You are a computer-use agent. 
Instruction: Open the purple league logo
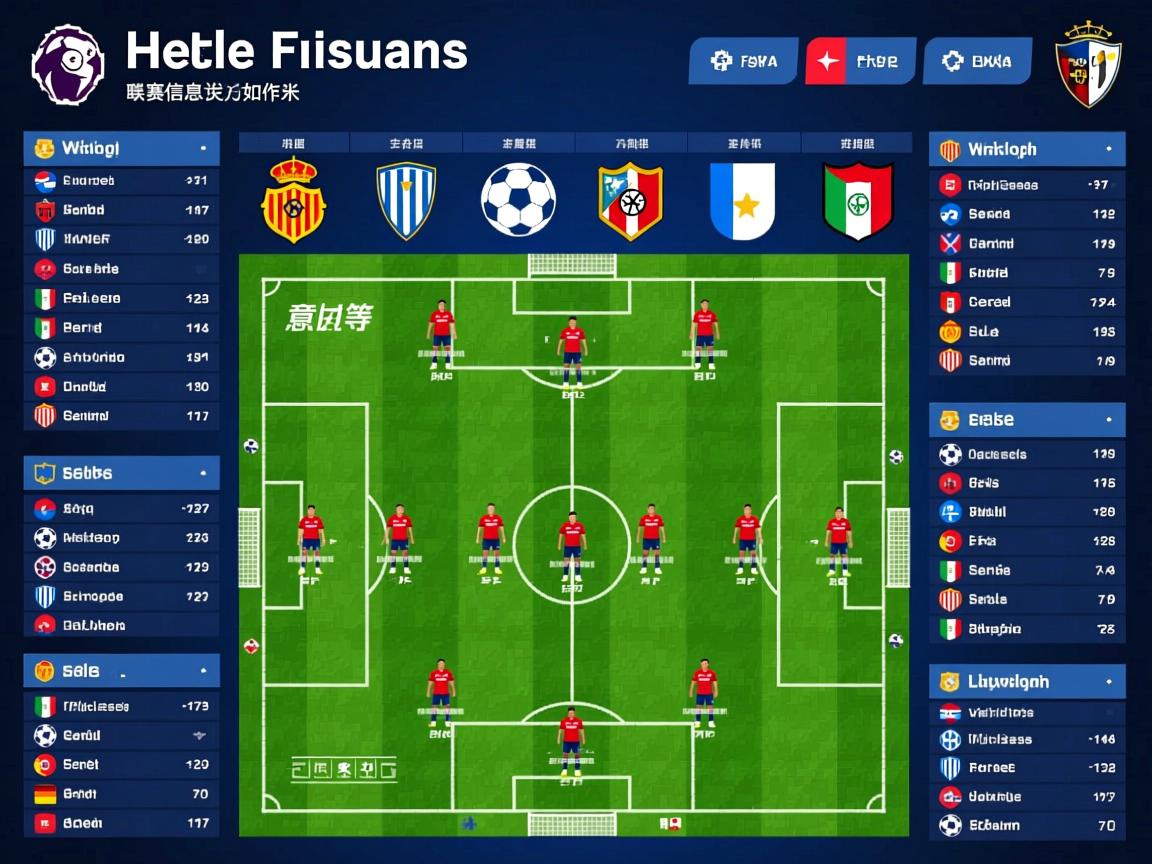tap(68, 65)
